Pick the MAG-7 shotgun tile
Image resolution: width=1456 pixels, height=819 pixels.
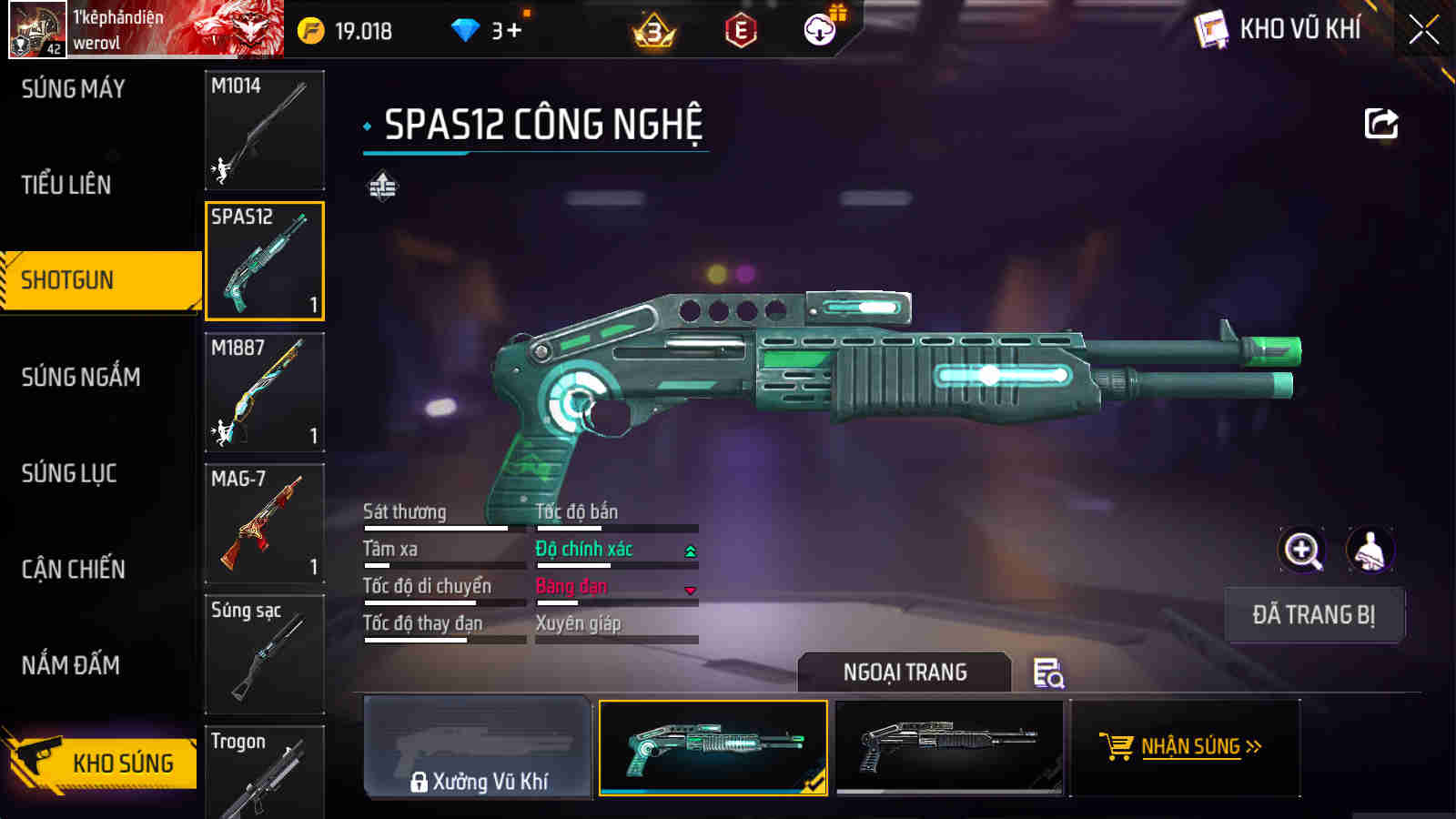tap(264, 523)
